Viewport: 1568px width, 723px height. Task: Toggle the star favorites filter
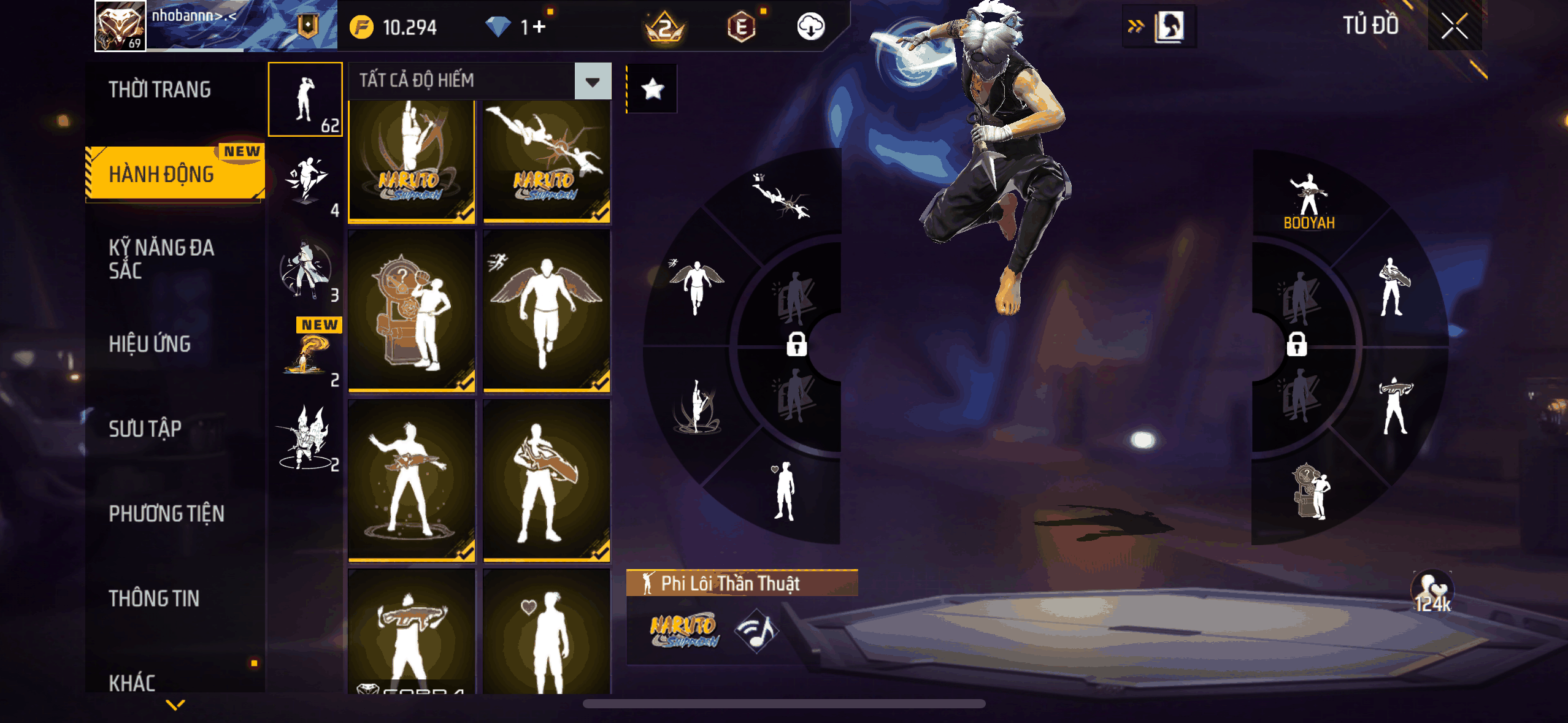point(652,90)
